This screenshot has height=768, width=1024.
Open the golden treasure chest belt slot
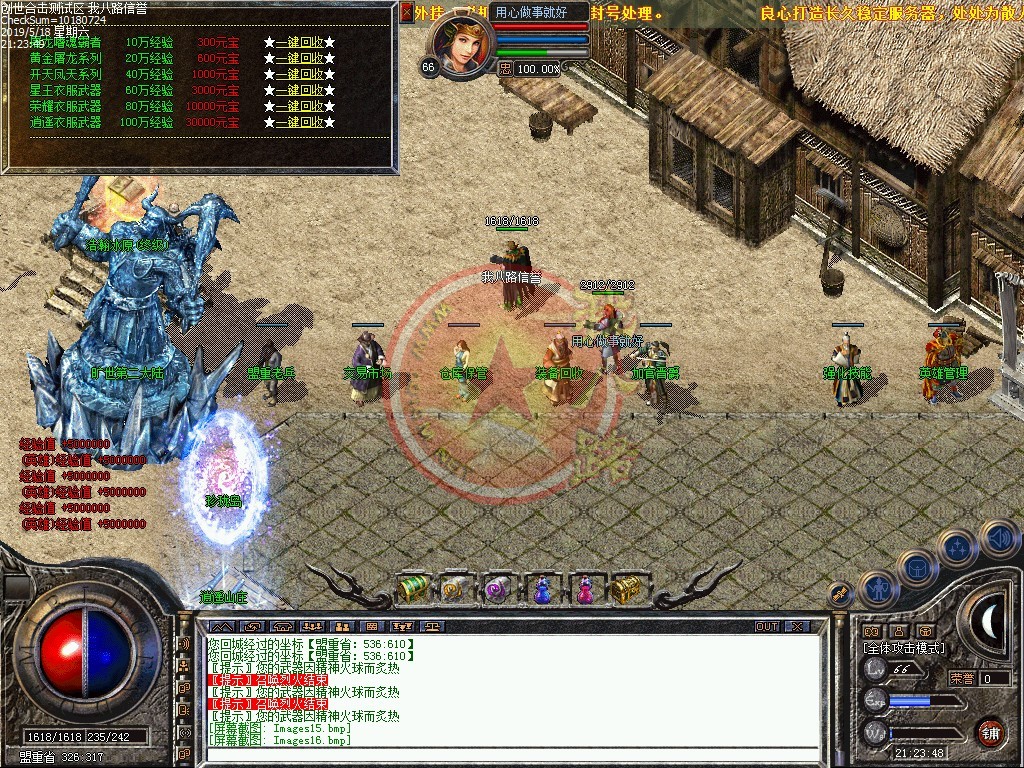[627, 590]
